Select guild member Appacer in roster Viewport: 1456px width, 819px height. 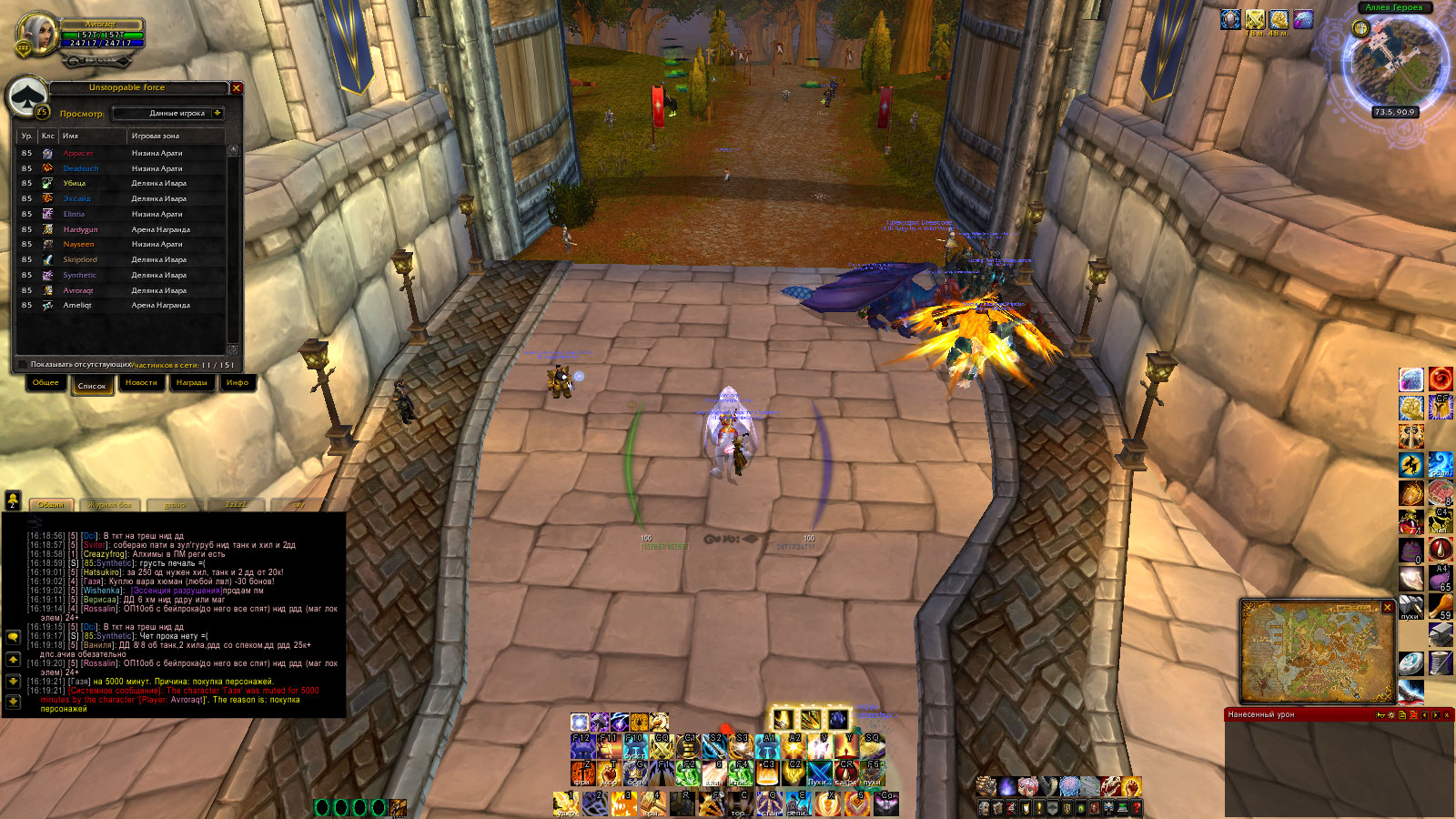78,154
